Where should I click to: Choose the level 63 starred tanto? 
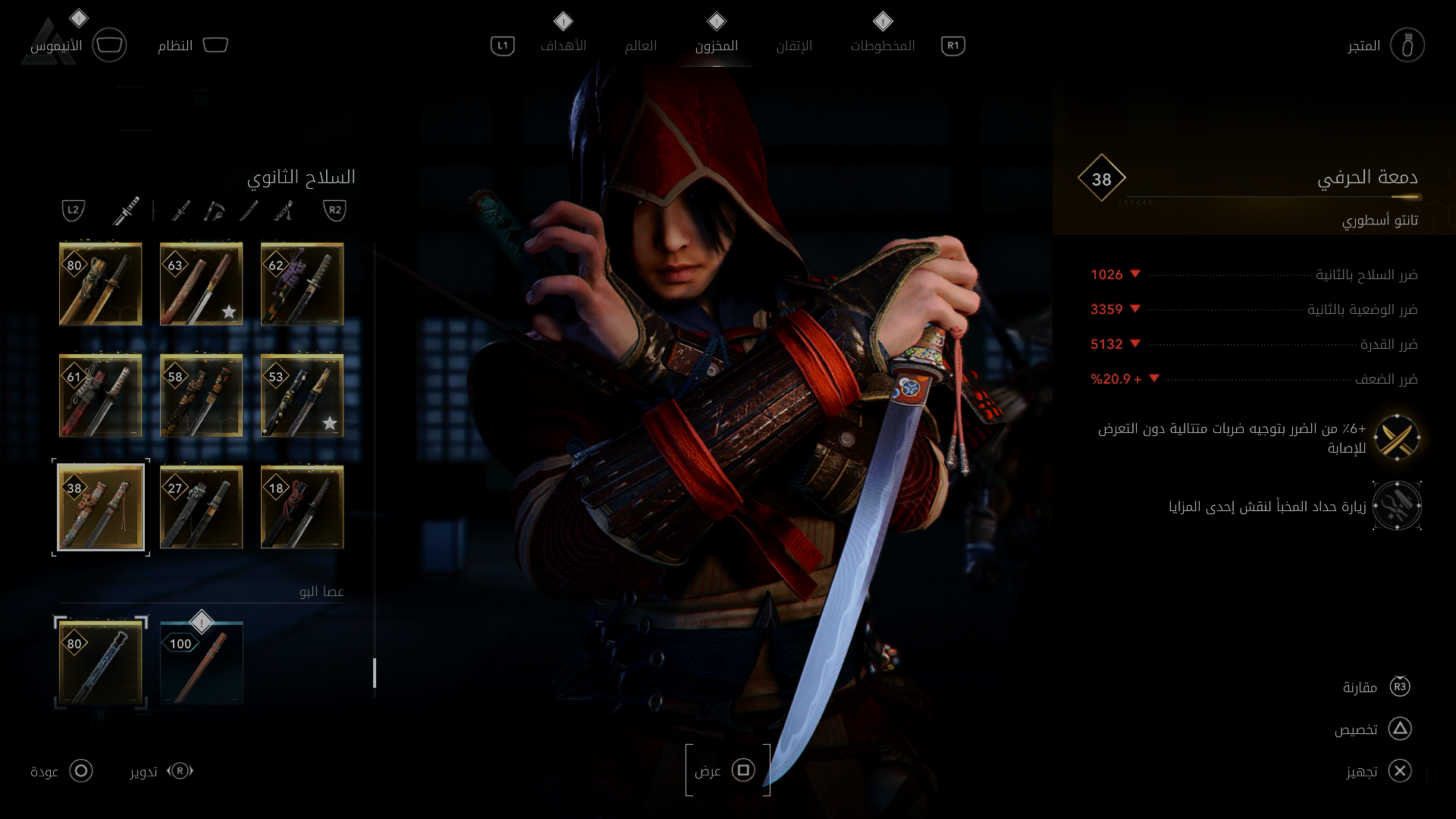point(202,284)
